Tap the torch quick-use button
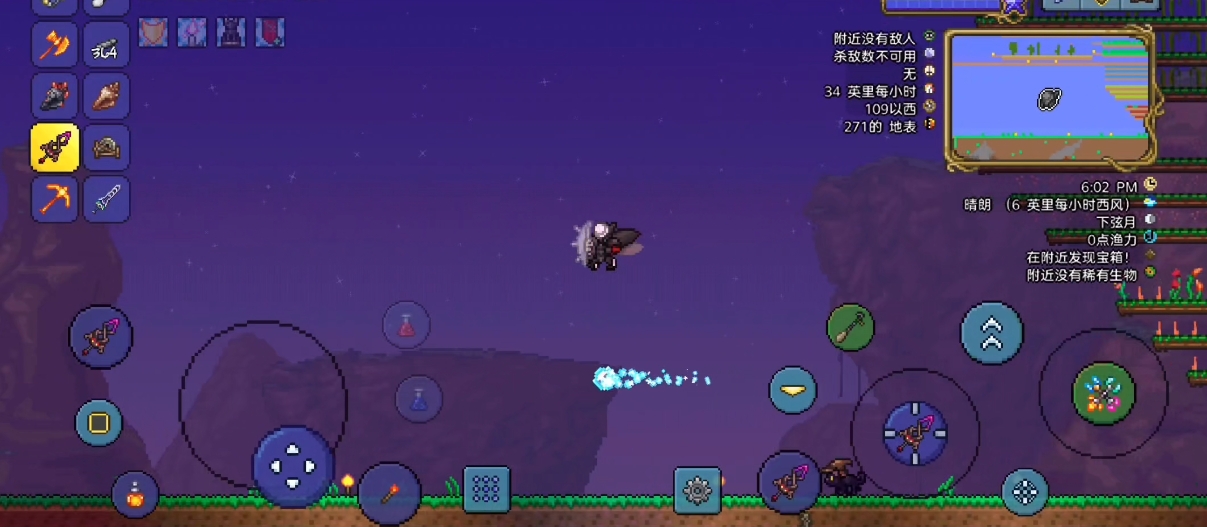 click(389, 493)
